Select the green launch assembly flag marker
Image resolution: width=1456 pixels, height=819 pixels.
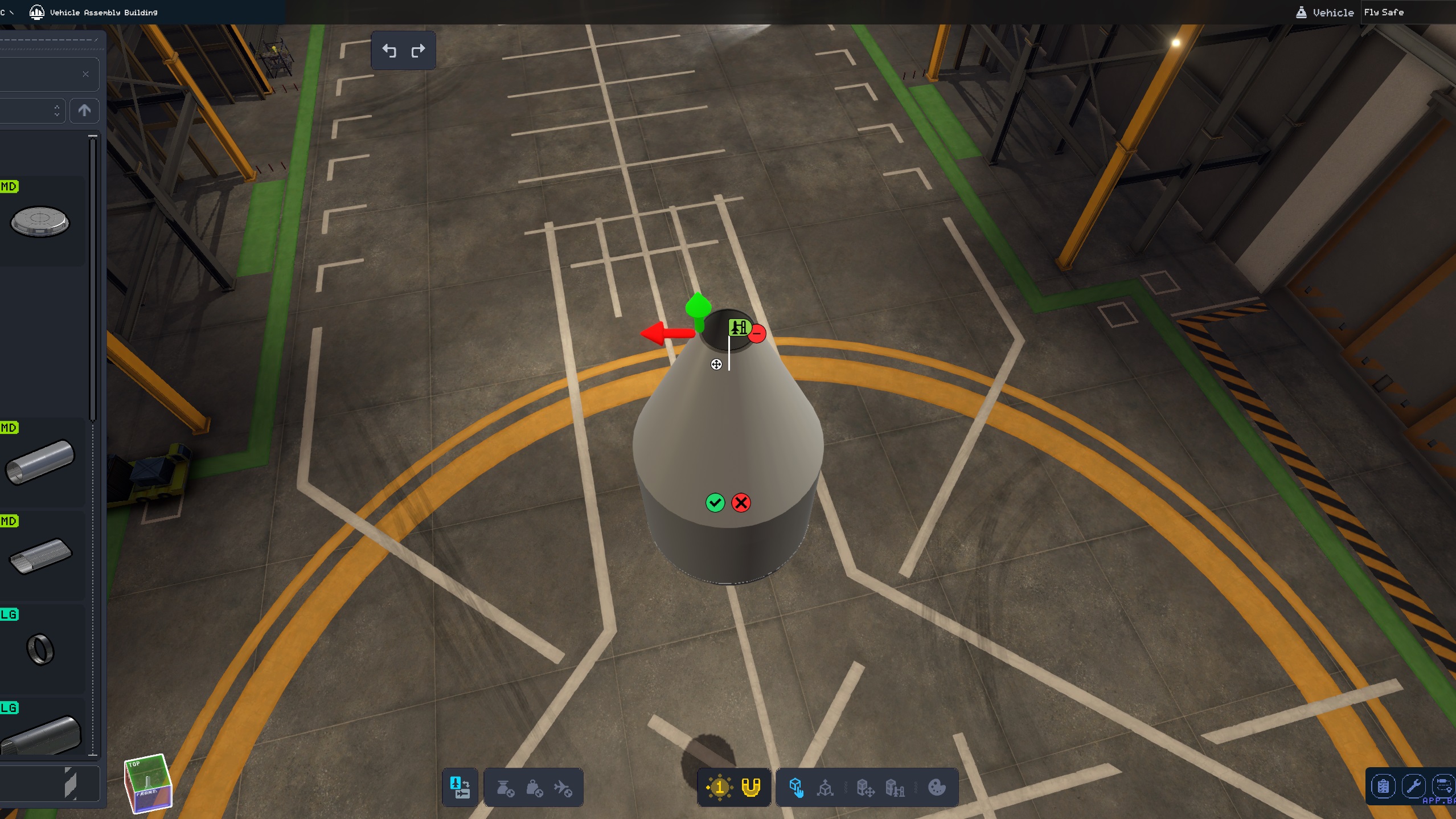[739, 327]
